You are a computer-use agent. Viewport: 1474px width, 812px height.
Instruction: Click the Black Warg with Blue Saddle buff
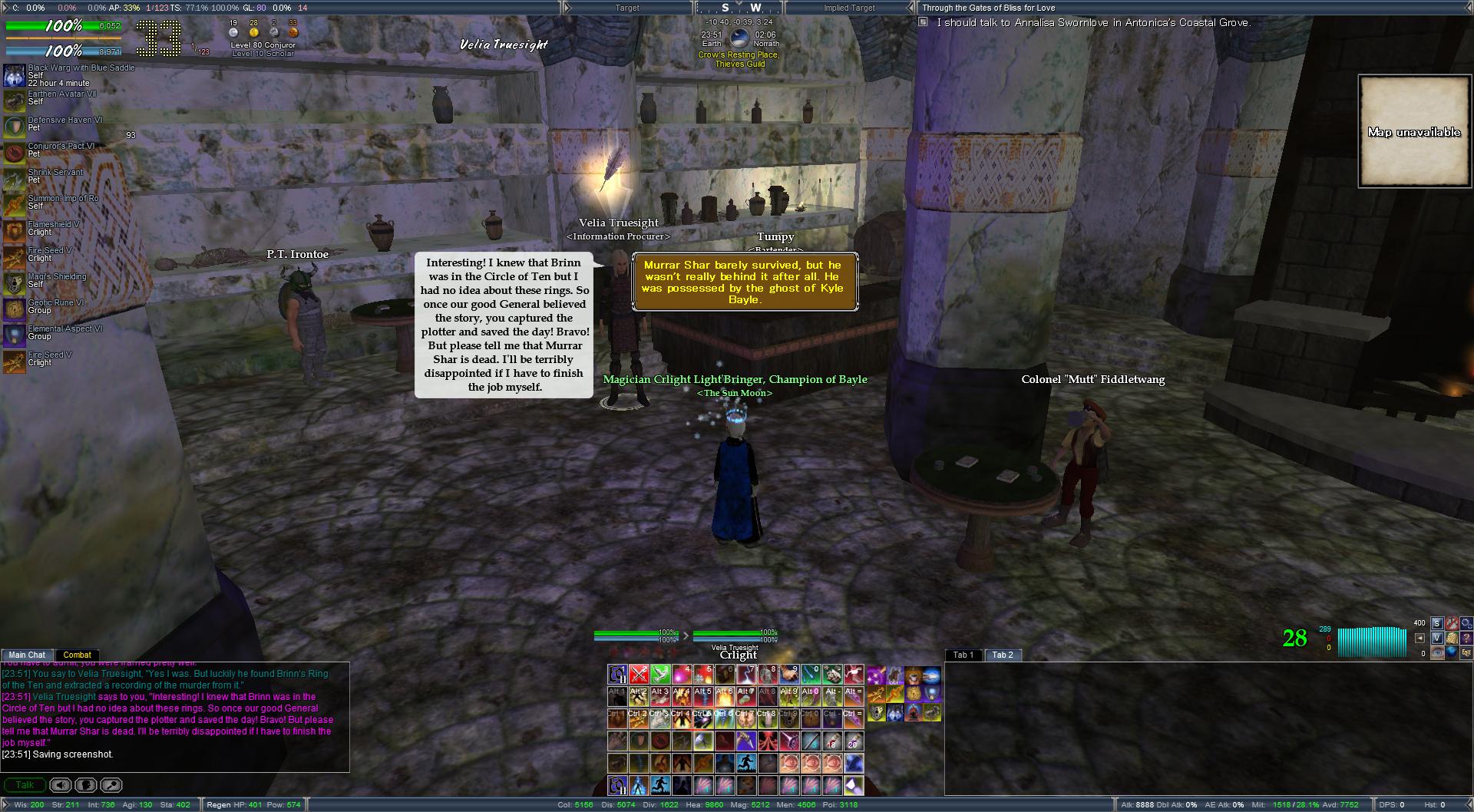14,75
